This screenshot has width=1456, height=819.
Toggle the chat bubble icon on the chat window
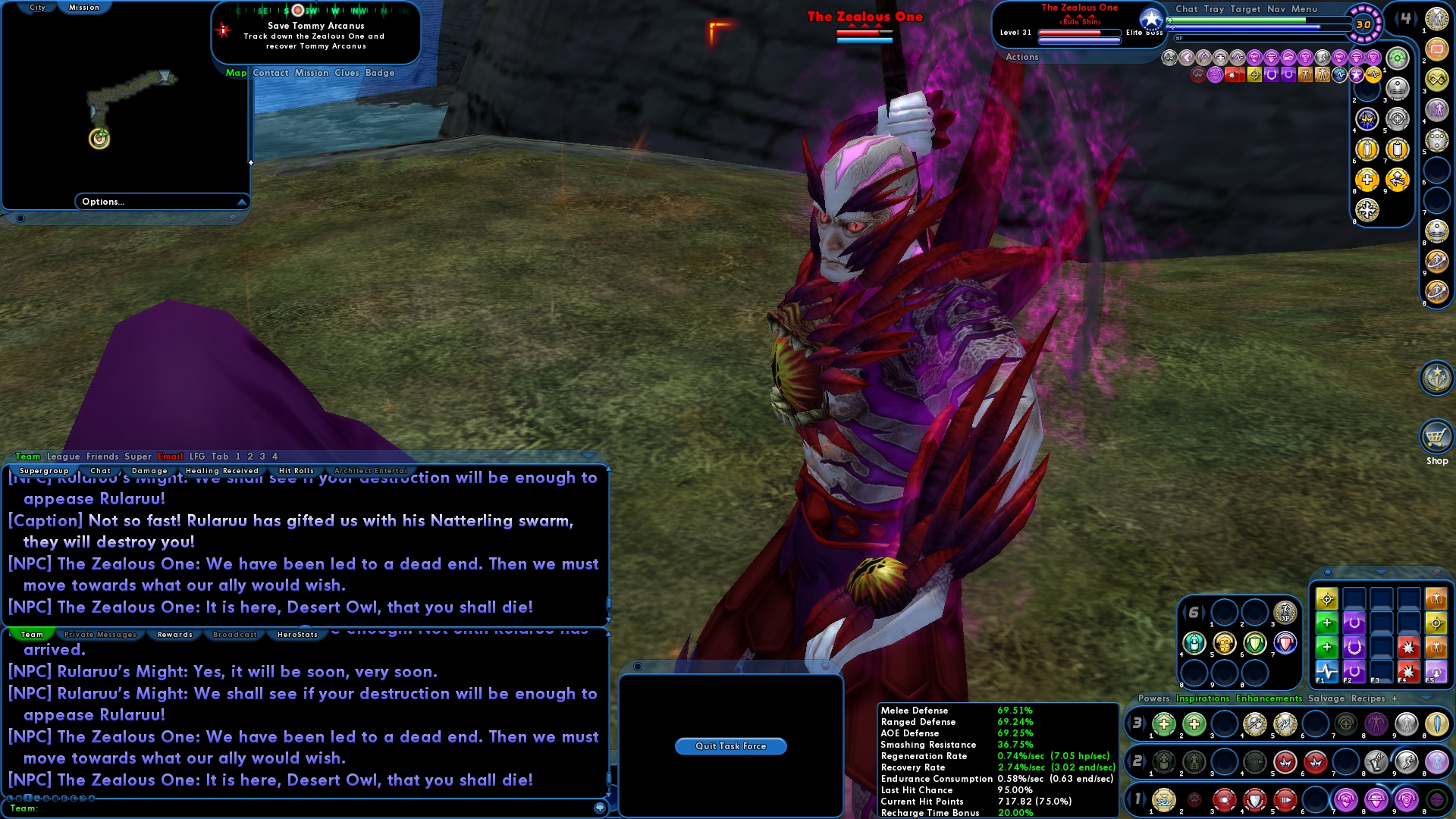click(x=600, y=808)
